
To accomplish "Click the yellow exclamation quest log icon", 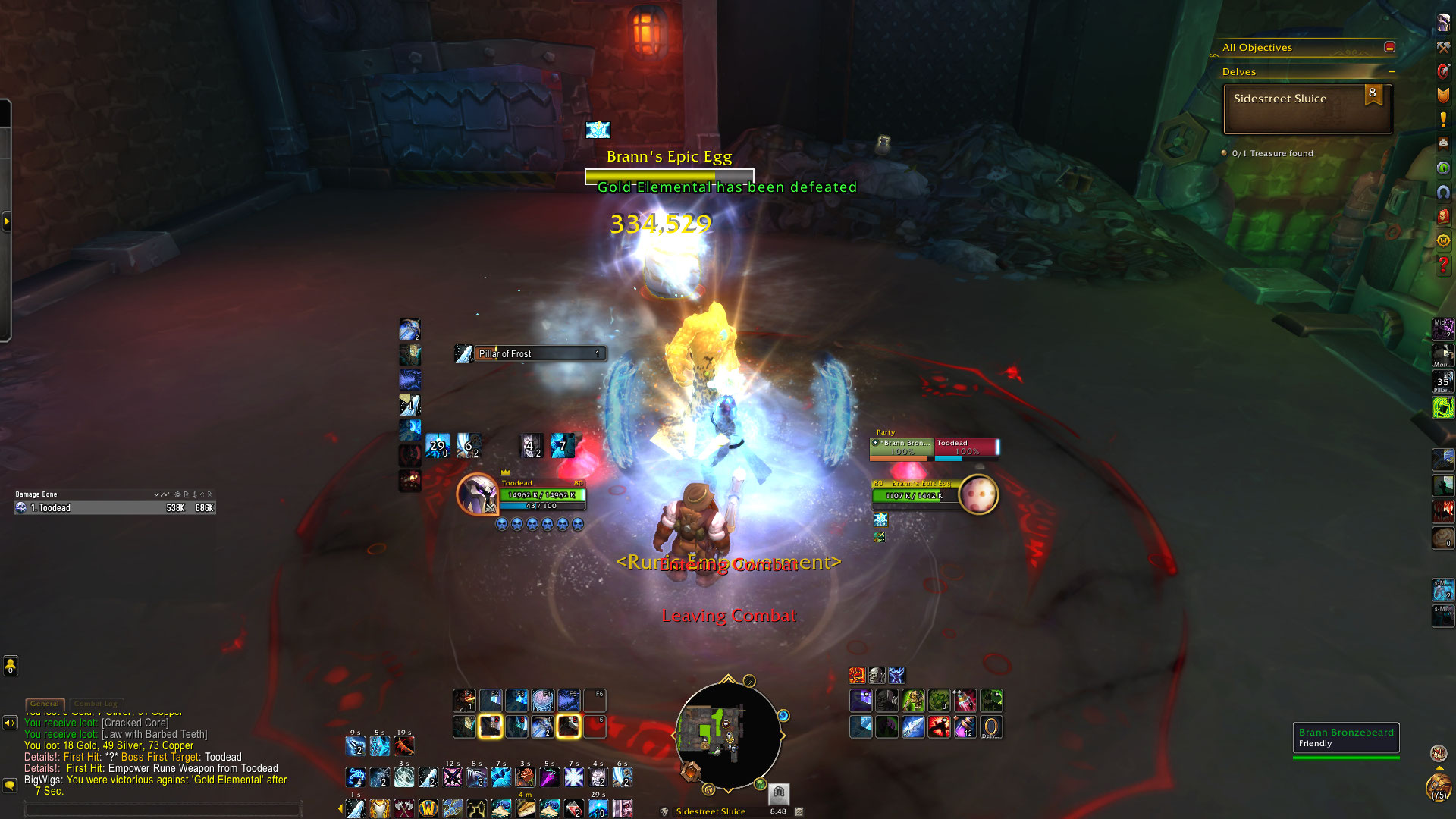I will tap(1442, 120).
